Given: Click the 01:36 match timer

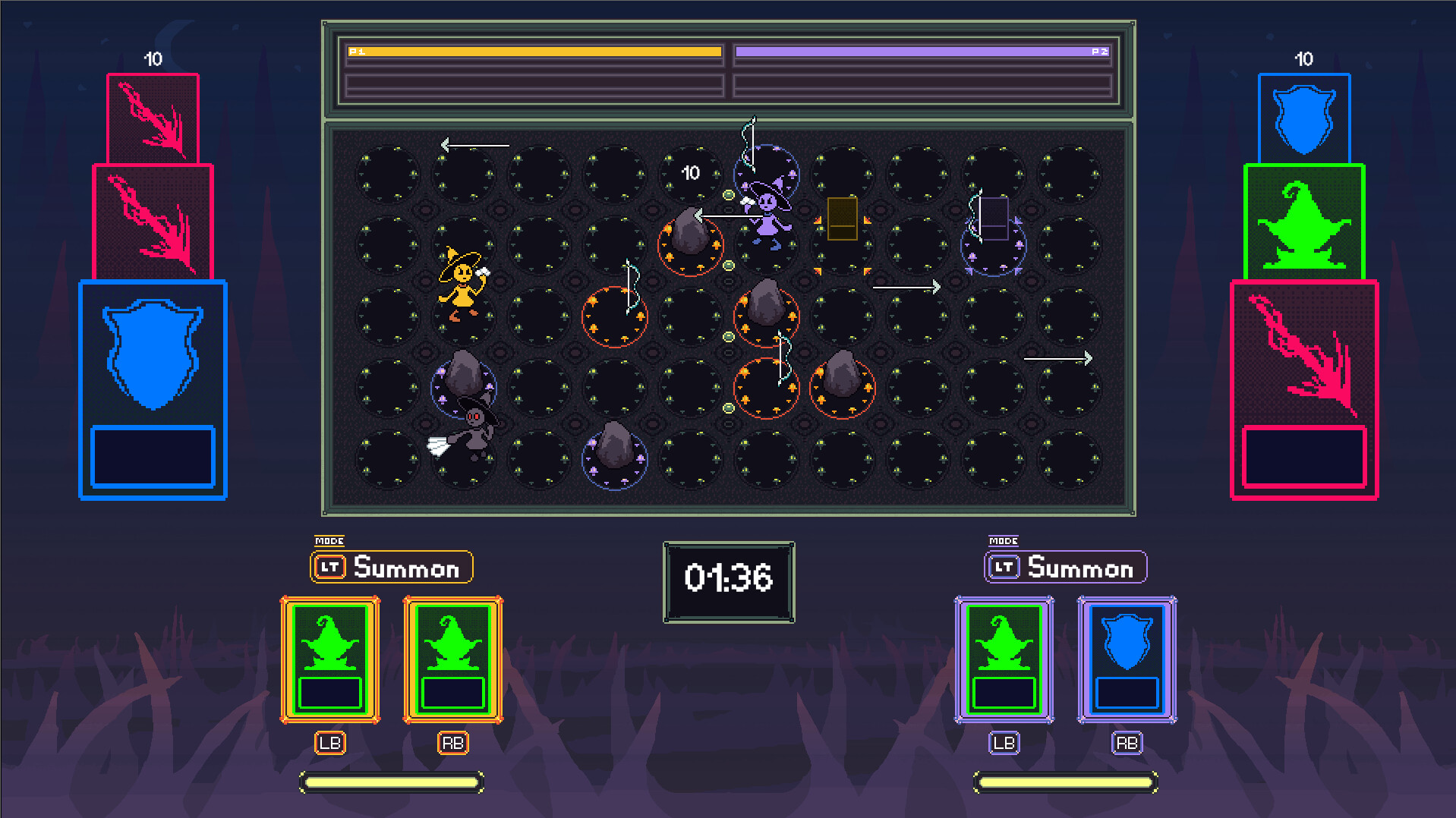Looking at the screenshot, I should point(727,579).
